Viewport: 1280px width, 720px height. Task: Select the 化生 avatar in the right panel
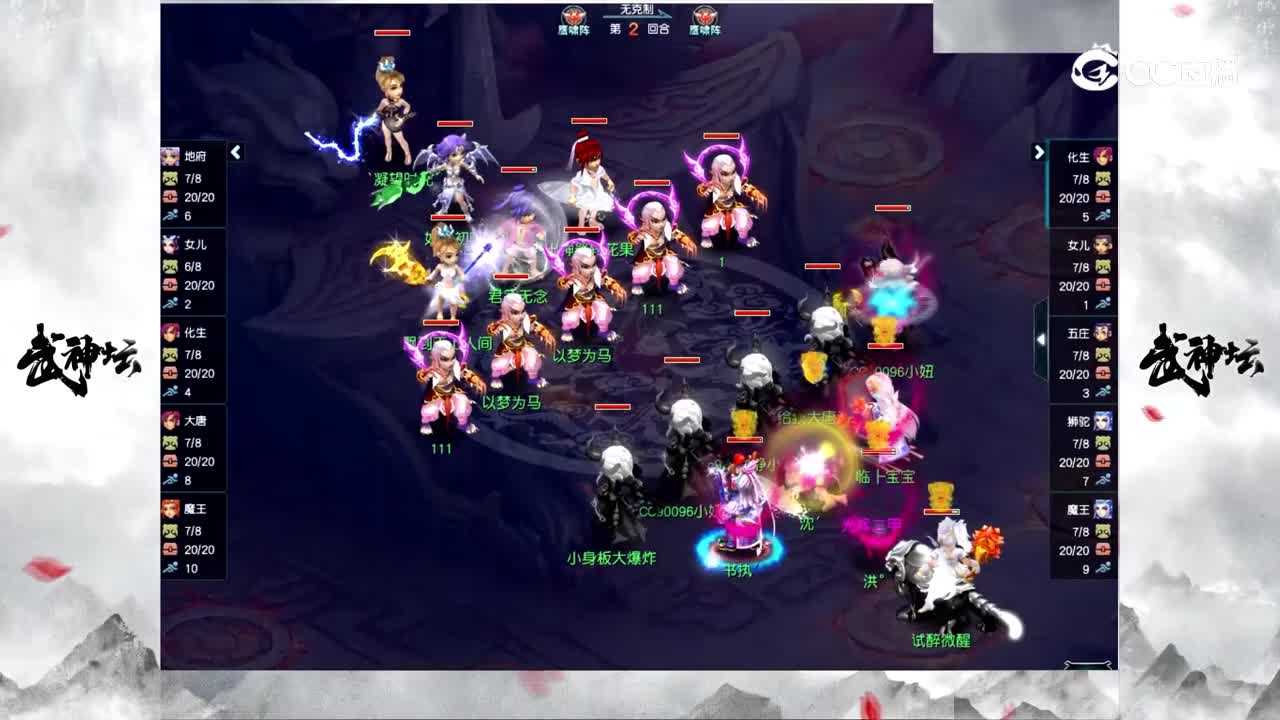coord(1101,157)
